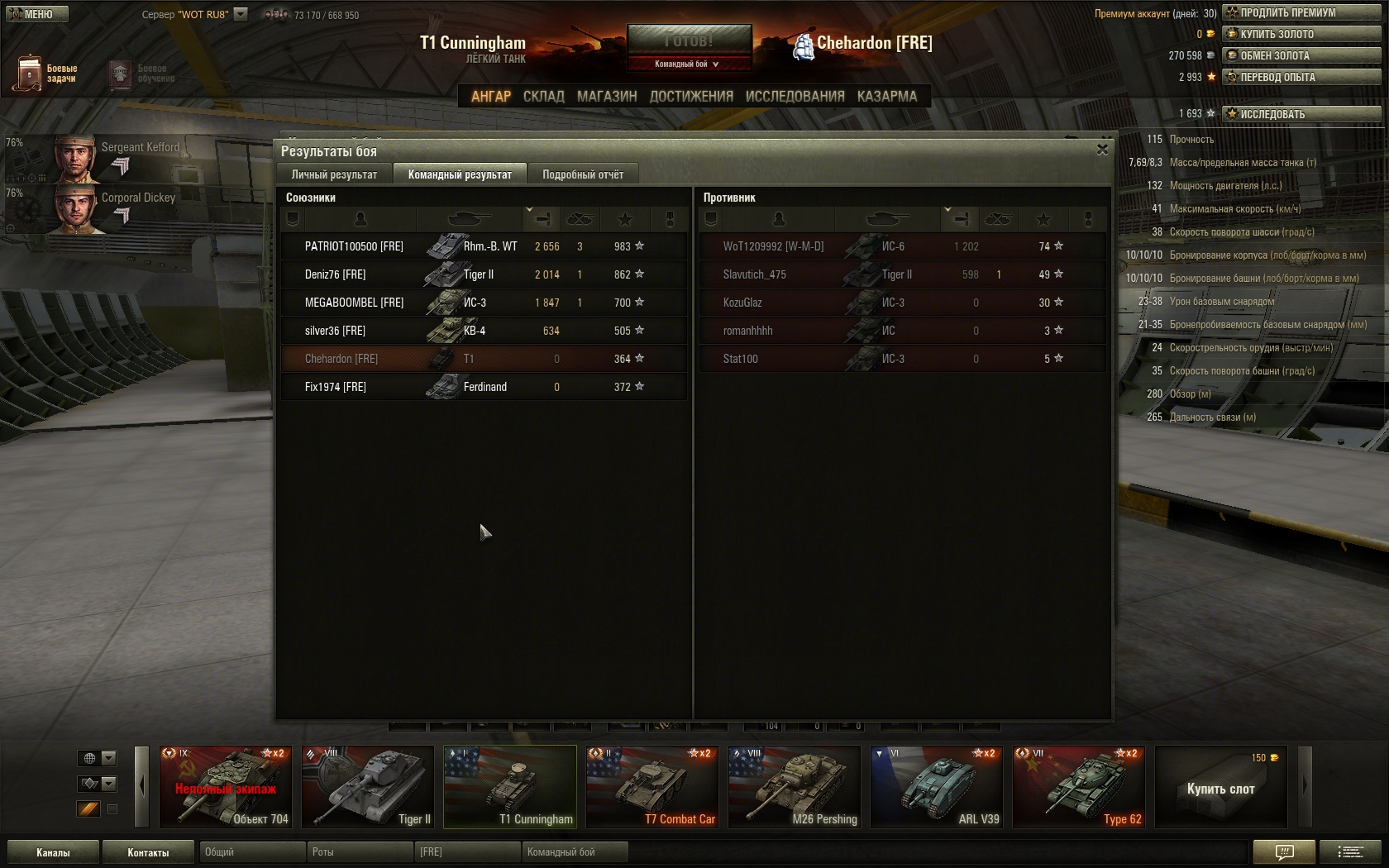This screenshot has height=868, width=1389.
Task: Go to the Склад section
Action: click(x=543, y=97)
